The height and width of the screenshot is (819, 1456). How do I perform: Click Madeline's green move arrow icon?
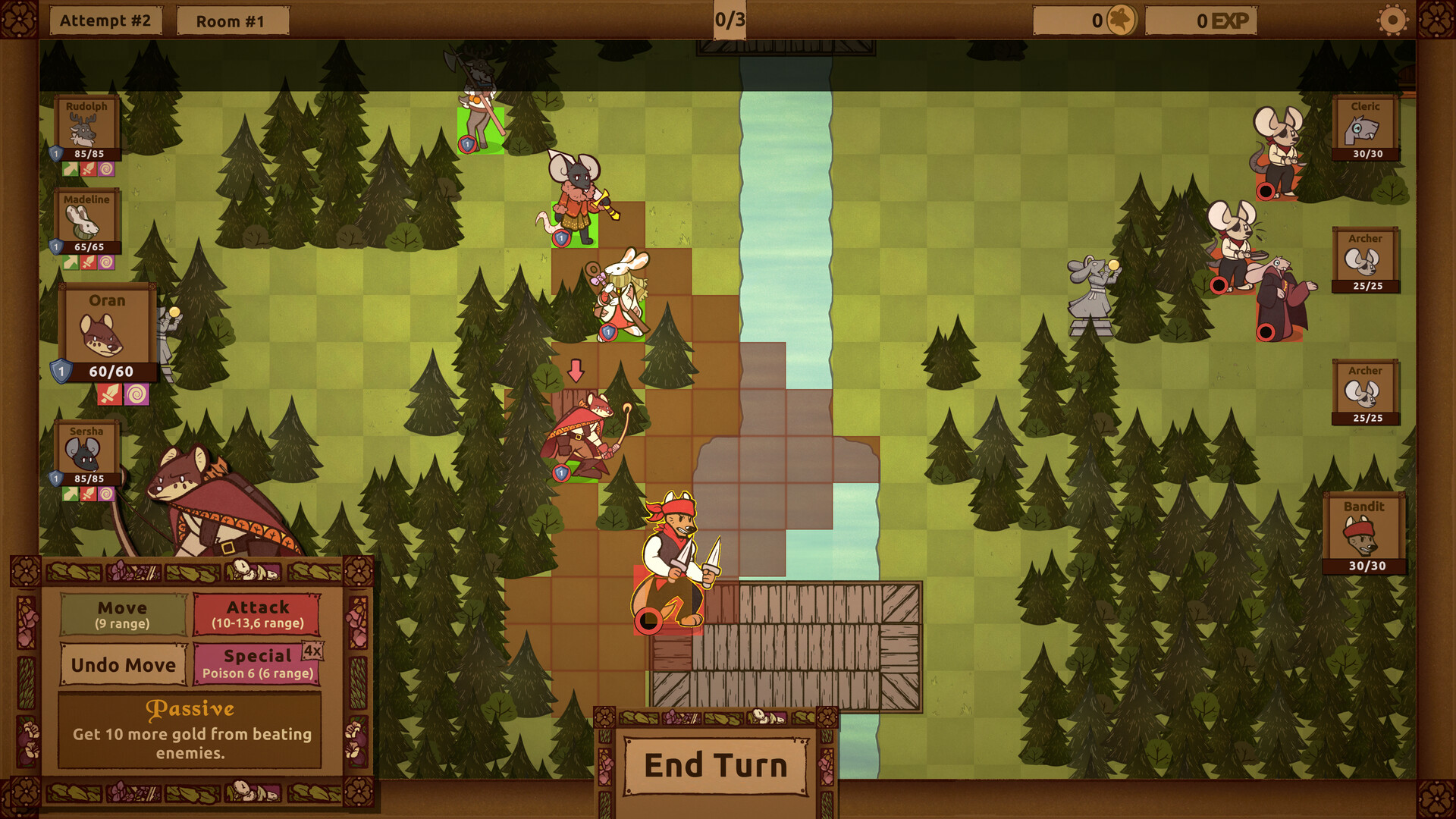[x=71, y=260]
